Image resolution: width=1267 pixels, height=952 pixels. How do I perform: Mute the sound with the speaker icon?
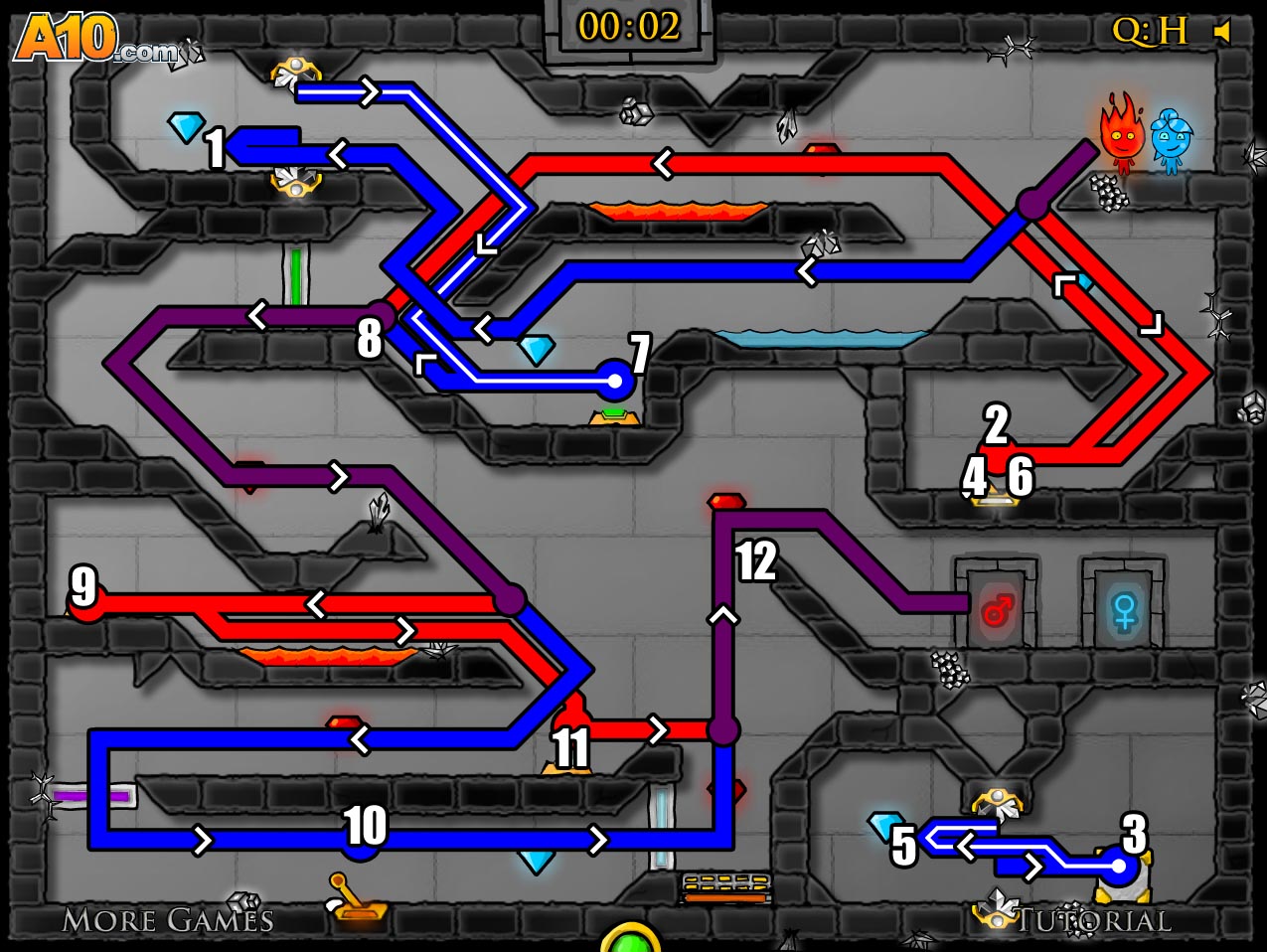click(1222, 33)
